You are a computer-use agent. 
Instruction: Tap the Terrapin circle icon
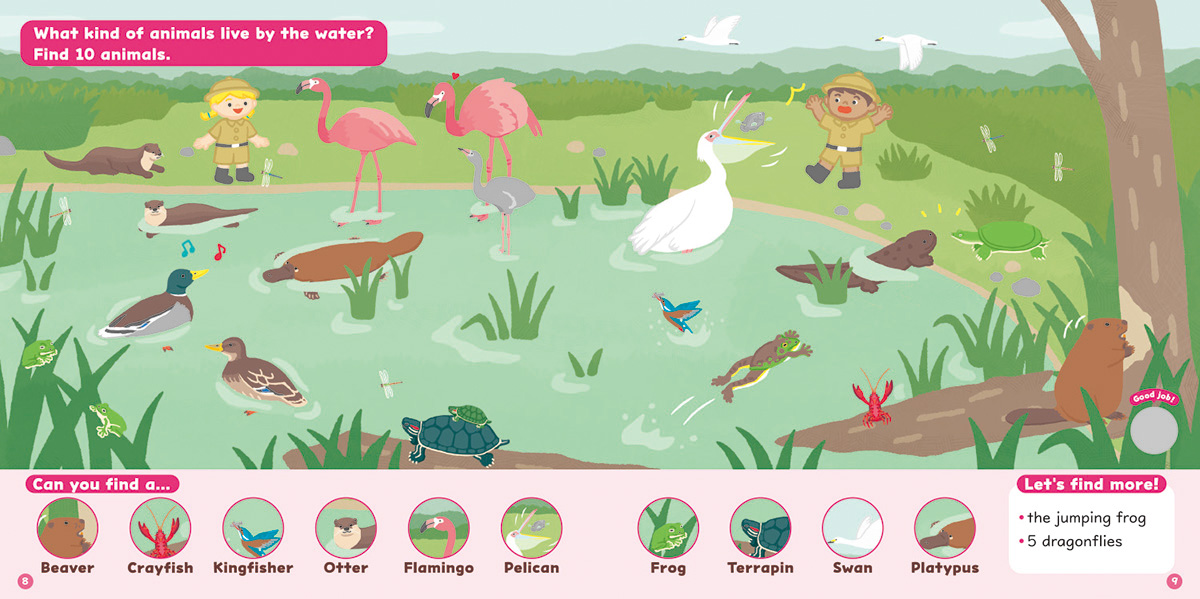pos(760,528)
